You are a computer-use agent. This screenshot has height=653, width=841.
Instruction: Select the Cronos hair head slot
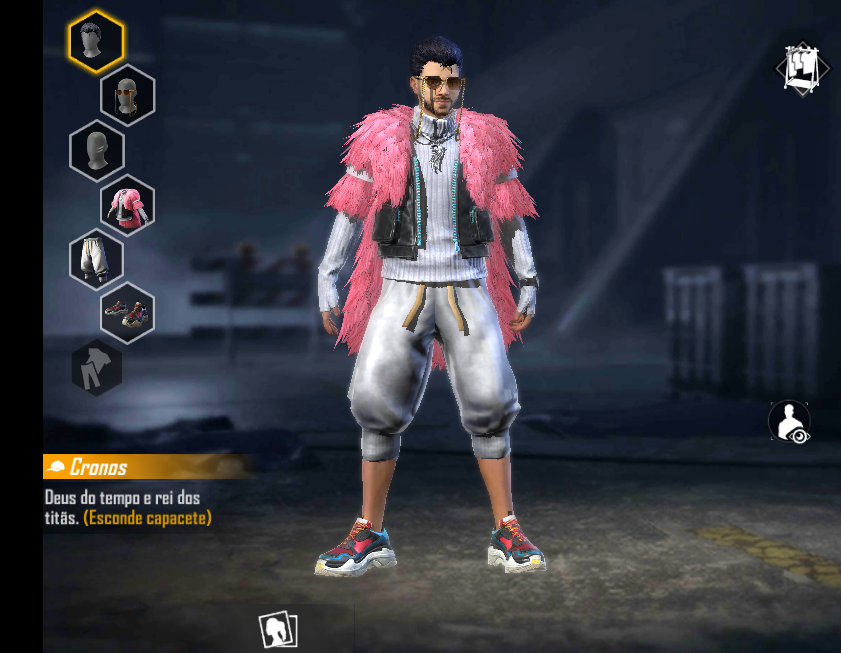[96, 40]
